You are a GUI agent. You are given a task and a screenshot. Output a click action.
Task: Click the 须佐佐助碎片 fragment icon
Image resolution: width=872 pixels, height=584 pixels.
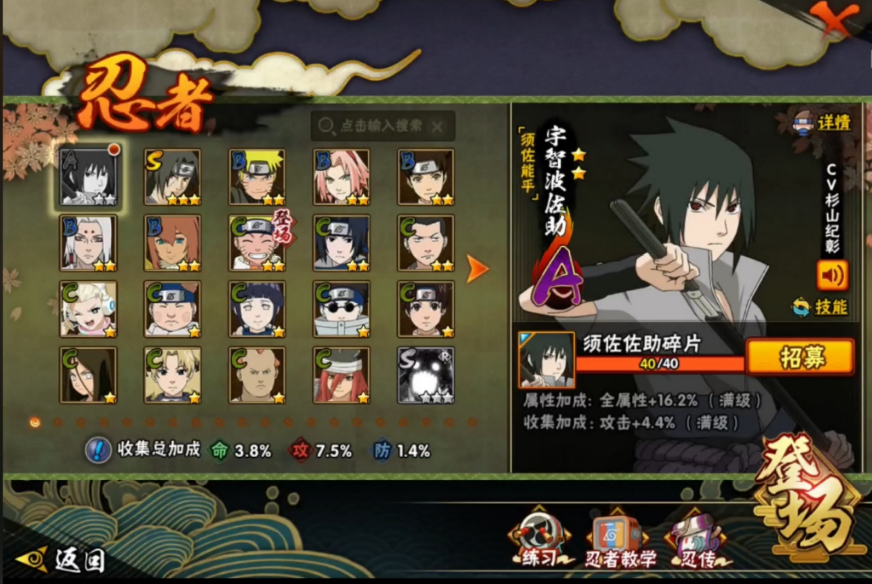tap(546, 360)
